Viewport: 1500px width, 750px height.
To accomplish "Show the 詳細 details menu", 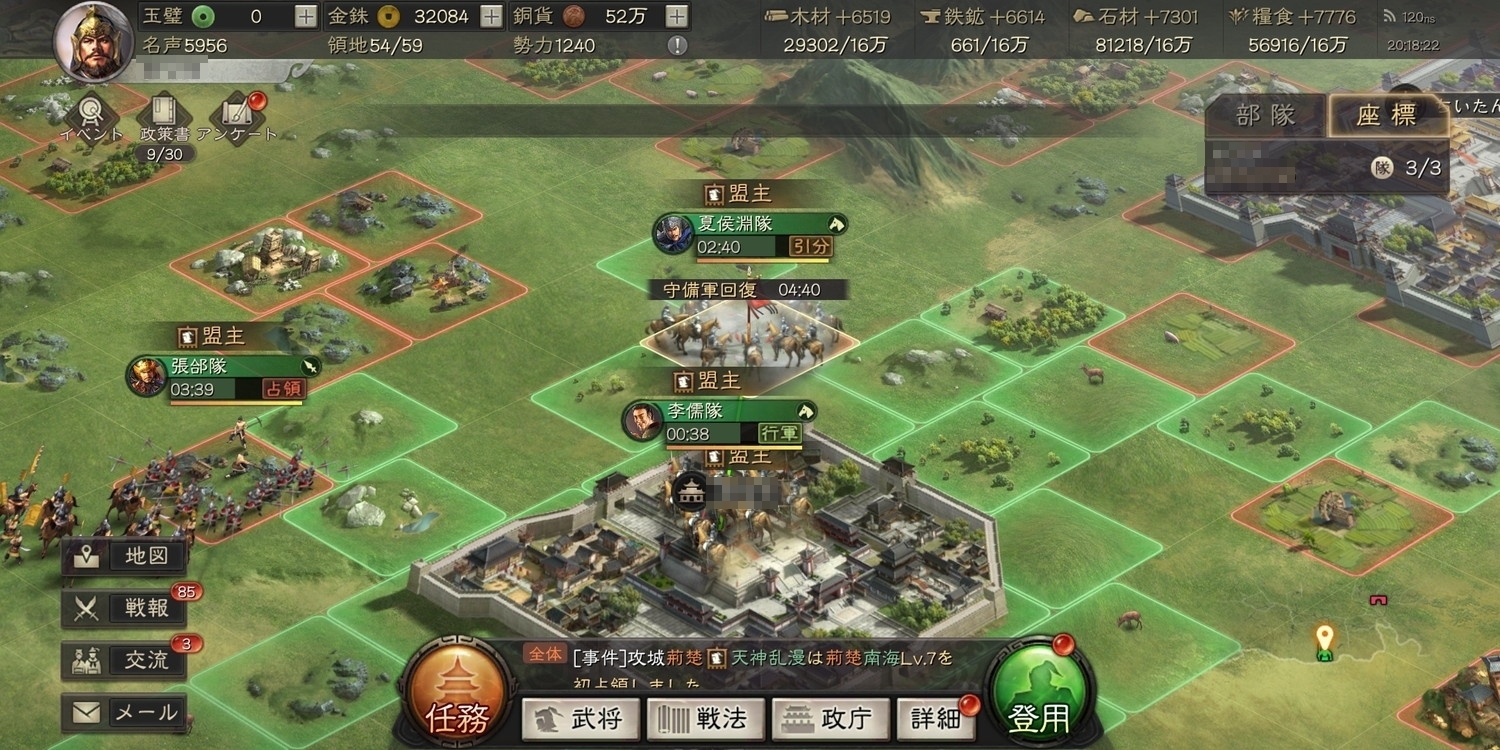I will pyautogui.click(x=935, y=719).
